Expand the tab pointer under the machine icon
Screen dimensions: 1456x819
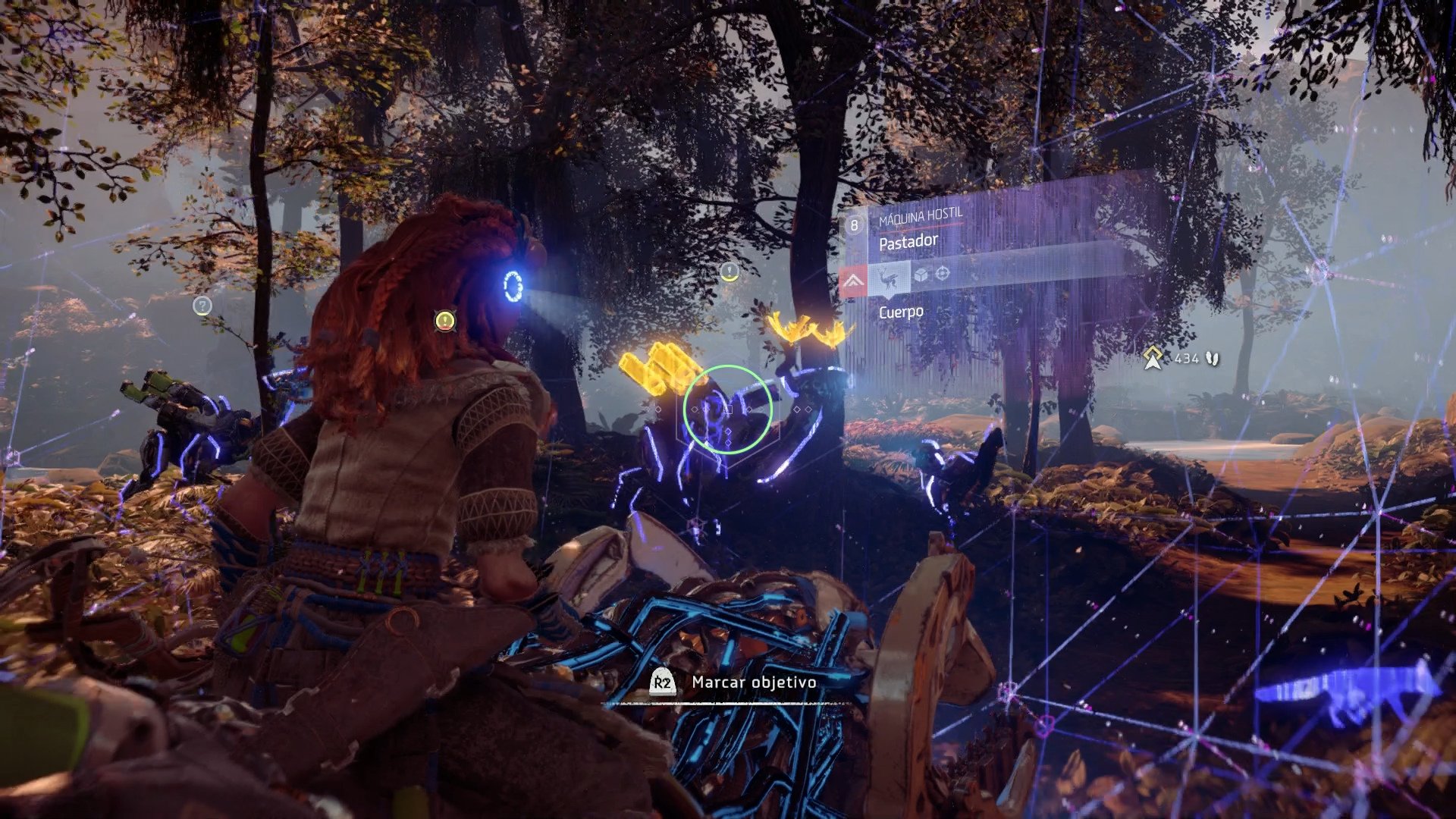tap(889, 298)
